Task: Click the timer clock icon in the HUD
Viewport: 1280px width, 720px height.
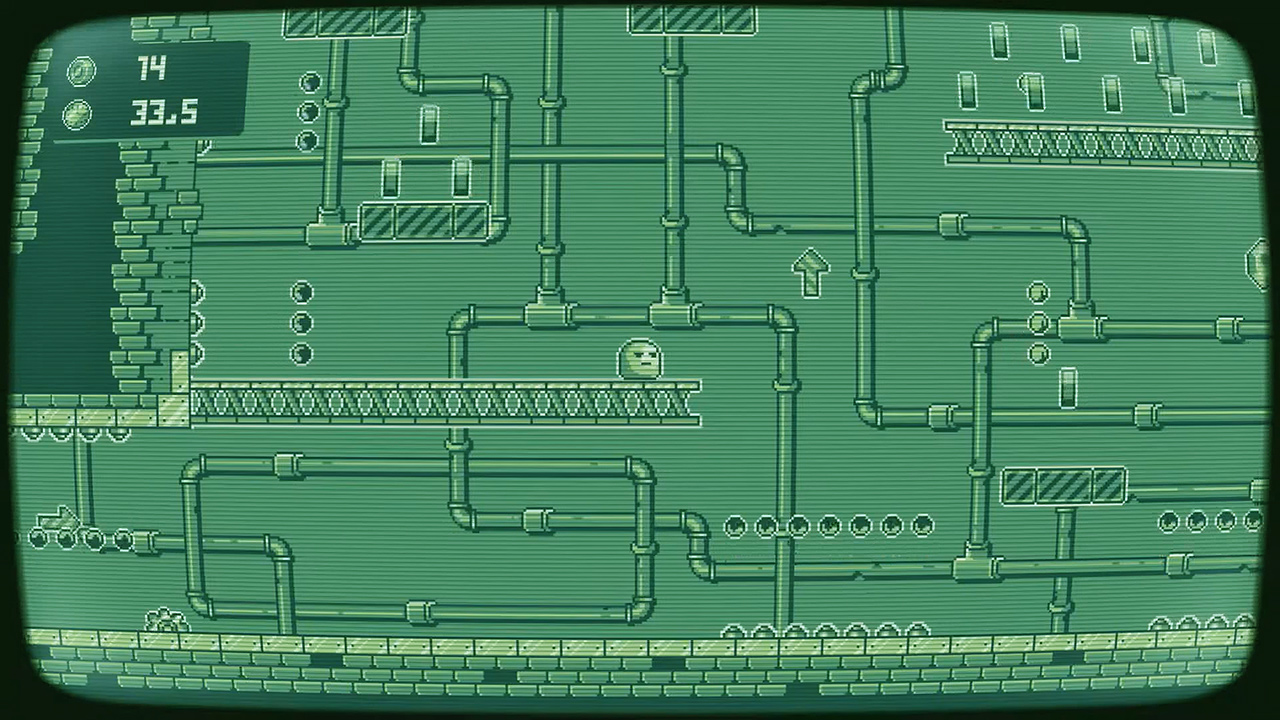Action: pyautogui.click(x=78, y=113)
